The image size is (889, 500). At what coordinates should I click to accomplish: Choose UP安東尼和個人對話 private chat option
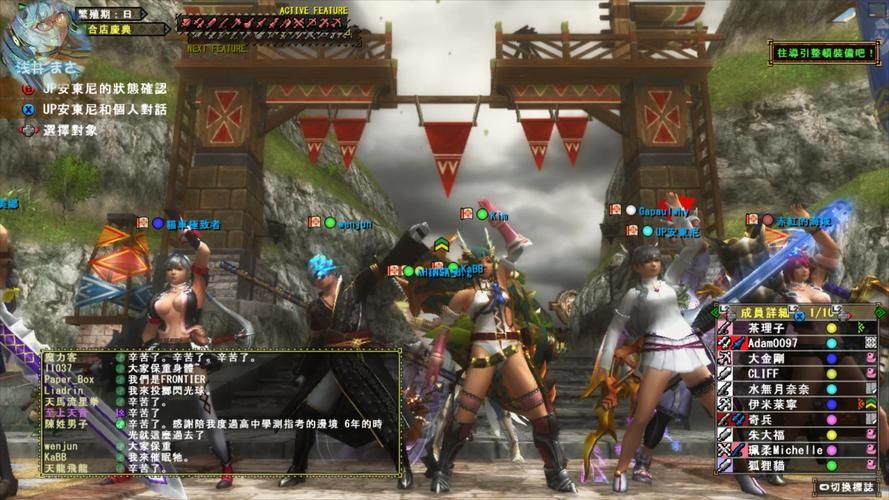(x=97, y=109)
